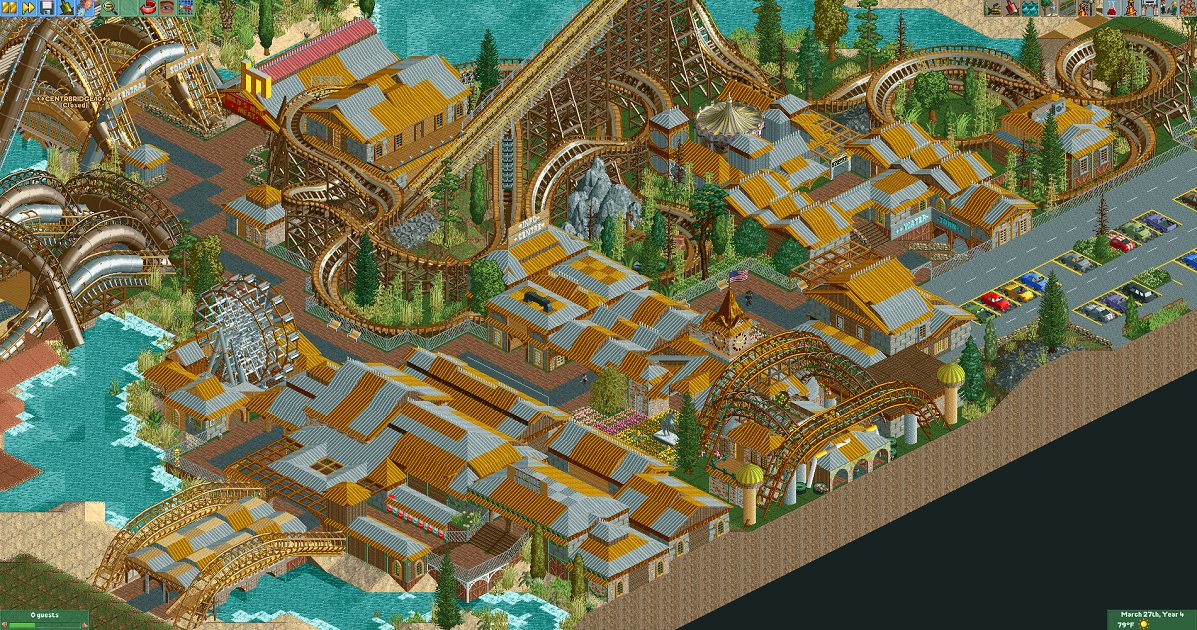Rotate the view with the red arrow
Viewport: 1197px width, 630px height.
click(x=147, y=8)
